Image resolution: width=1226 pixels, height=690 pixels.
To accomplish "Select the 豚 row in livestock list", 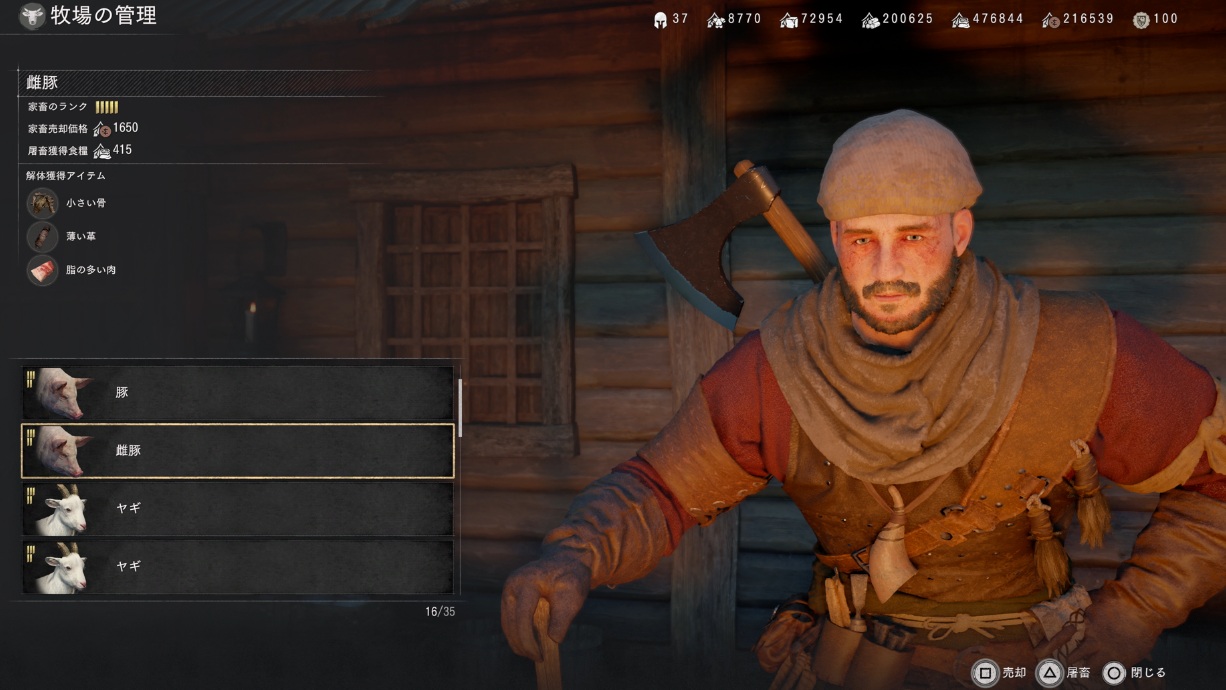I will (x=238, y=392).
